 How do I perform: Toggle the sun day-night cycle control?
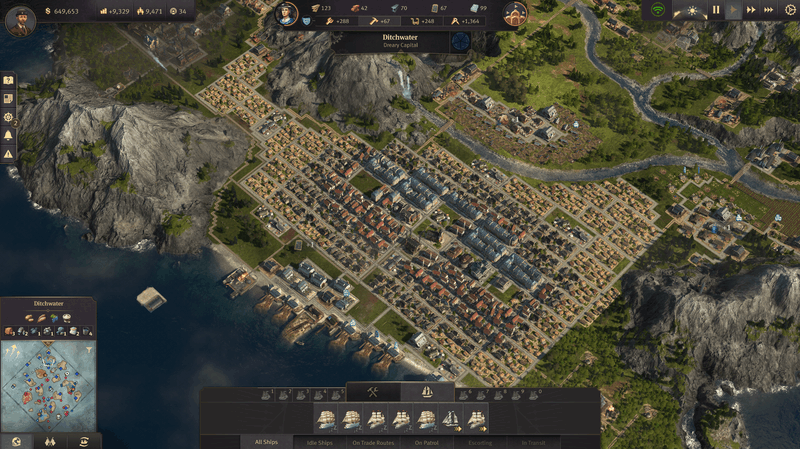point(692,10)
